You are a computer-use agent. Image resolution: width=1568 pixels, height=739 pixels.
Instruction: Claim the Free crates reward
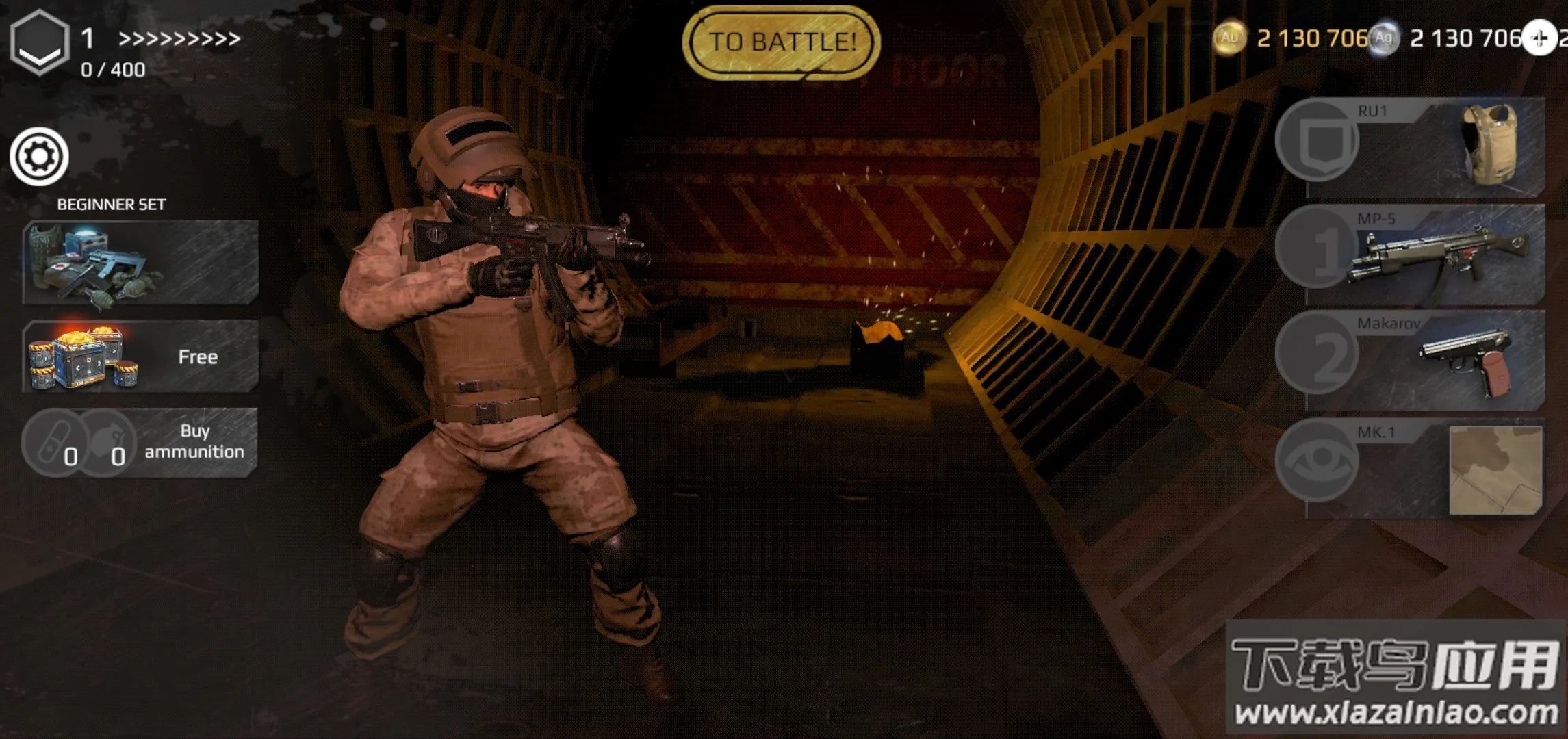140,356
